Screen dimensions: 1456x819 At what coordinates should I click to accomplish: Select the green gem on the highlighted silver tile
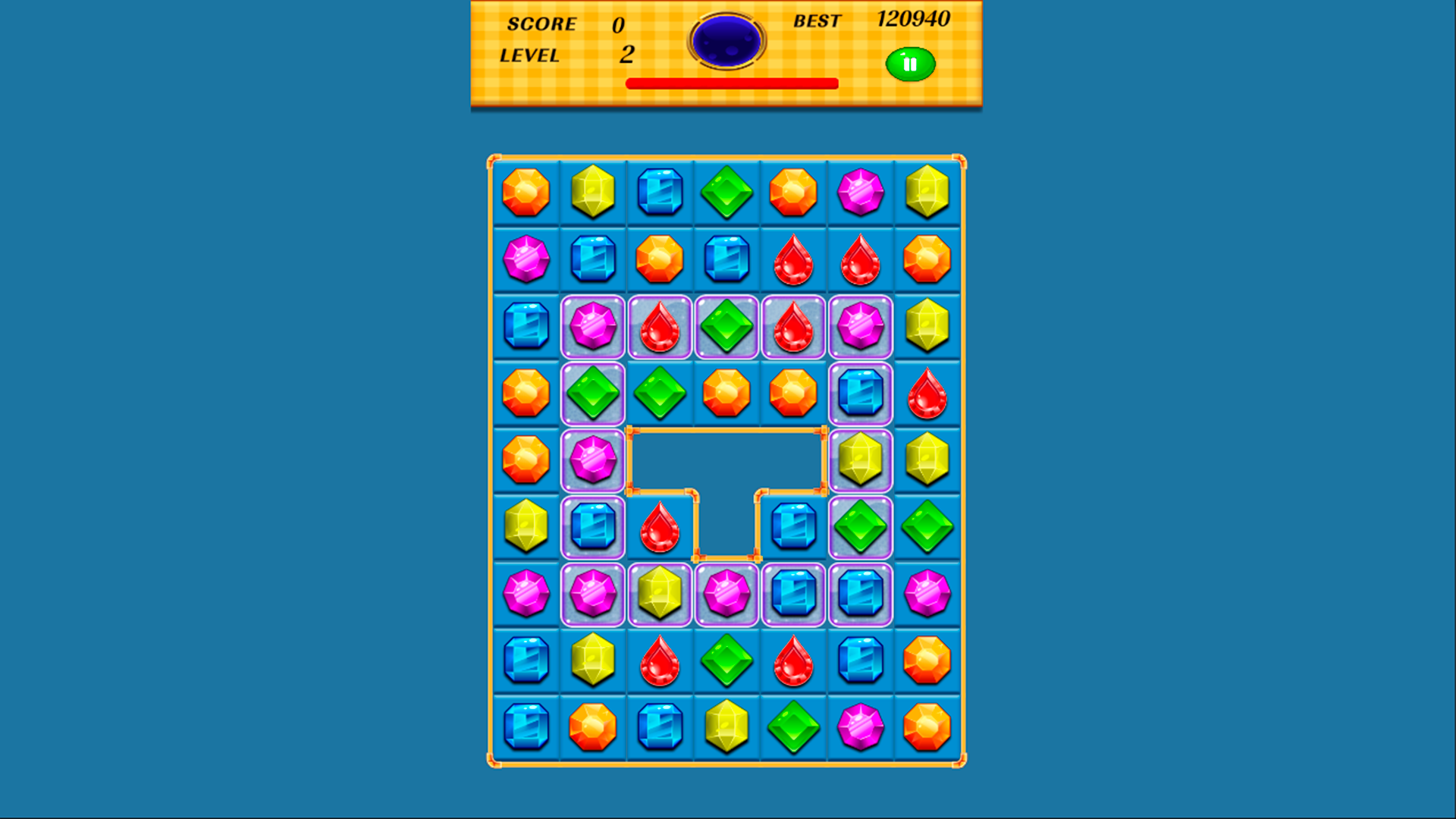(x=594, y=393)
